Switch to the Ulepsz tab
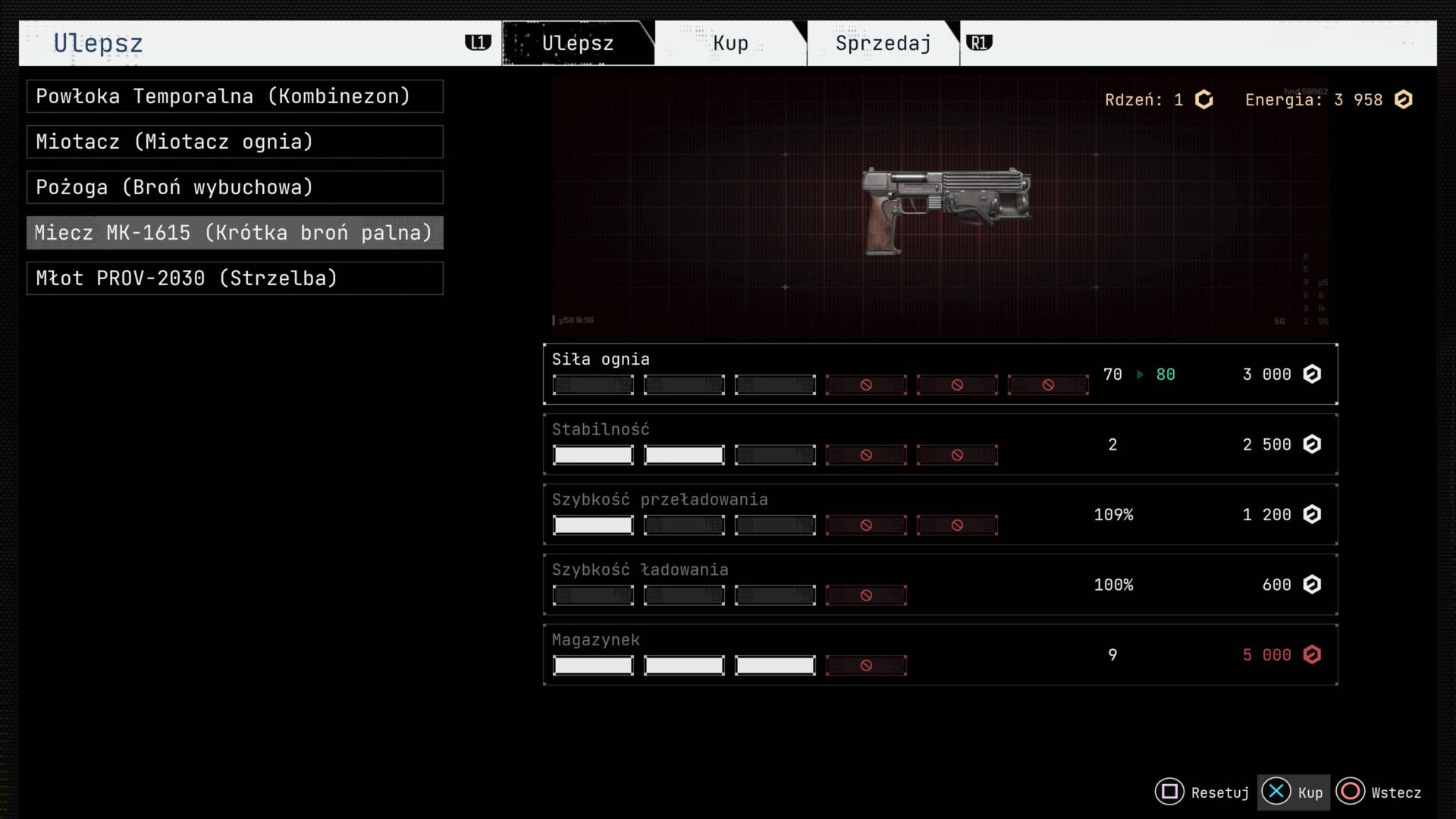The image size is (1456, 819). click(x=577, y=43)
